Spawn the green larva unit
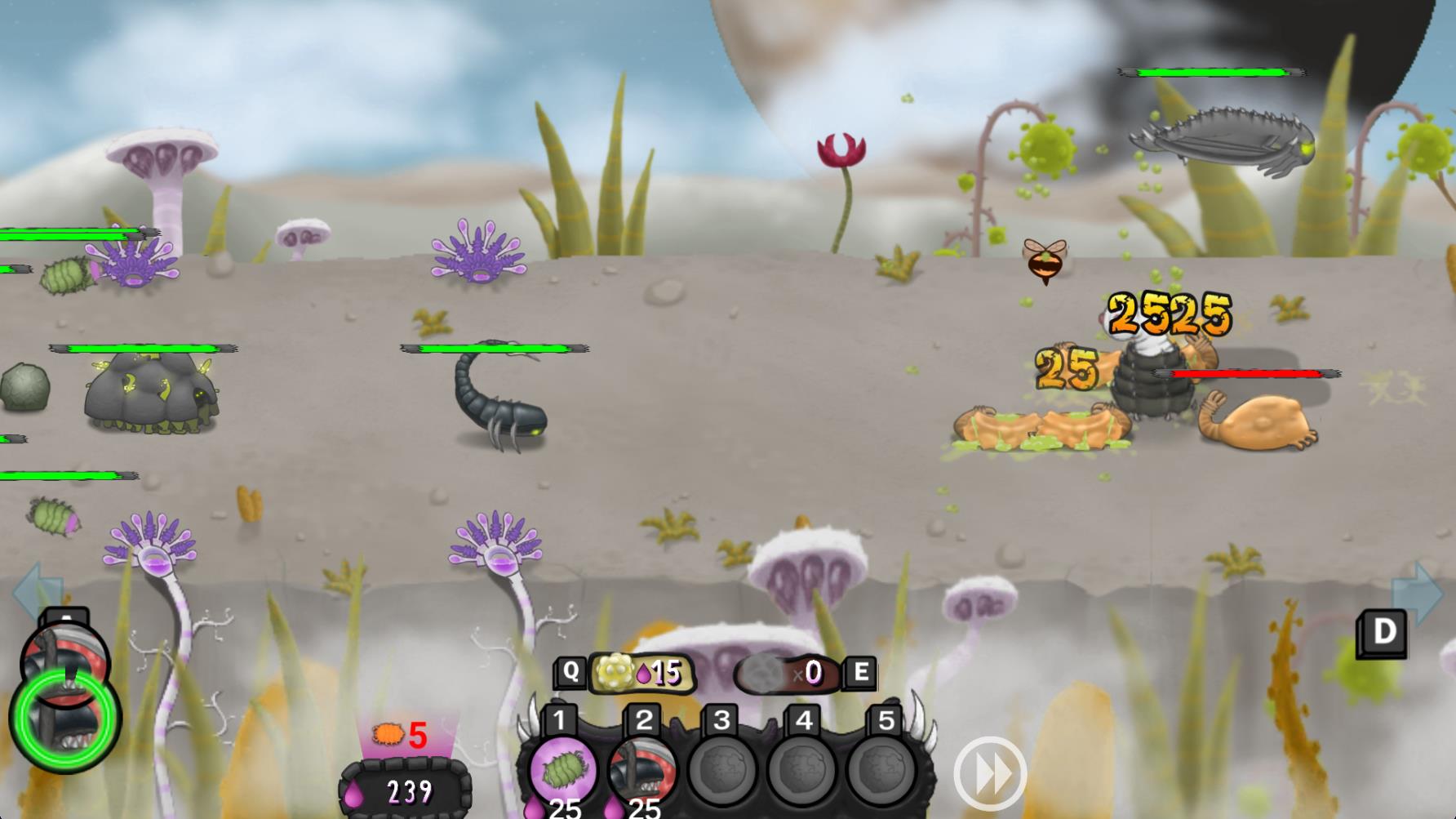The image size is (1456, 819). [x=562, y=768]
